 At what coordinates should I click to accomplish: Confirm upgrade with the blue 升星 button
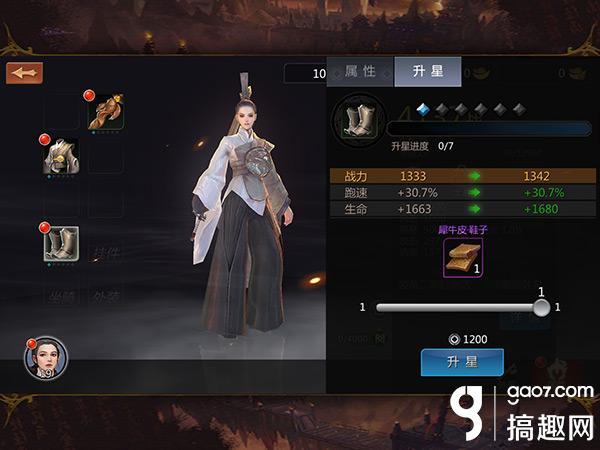point(461,361)
